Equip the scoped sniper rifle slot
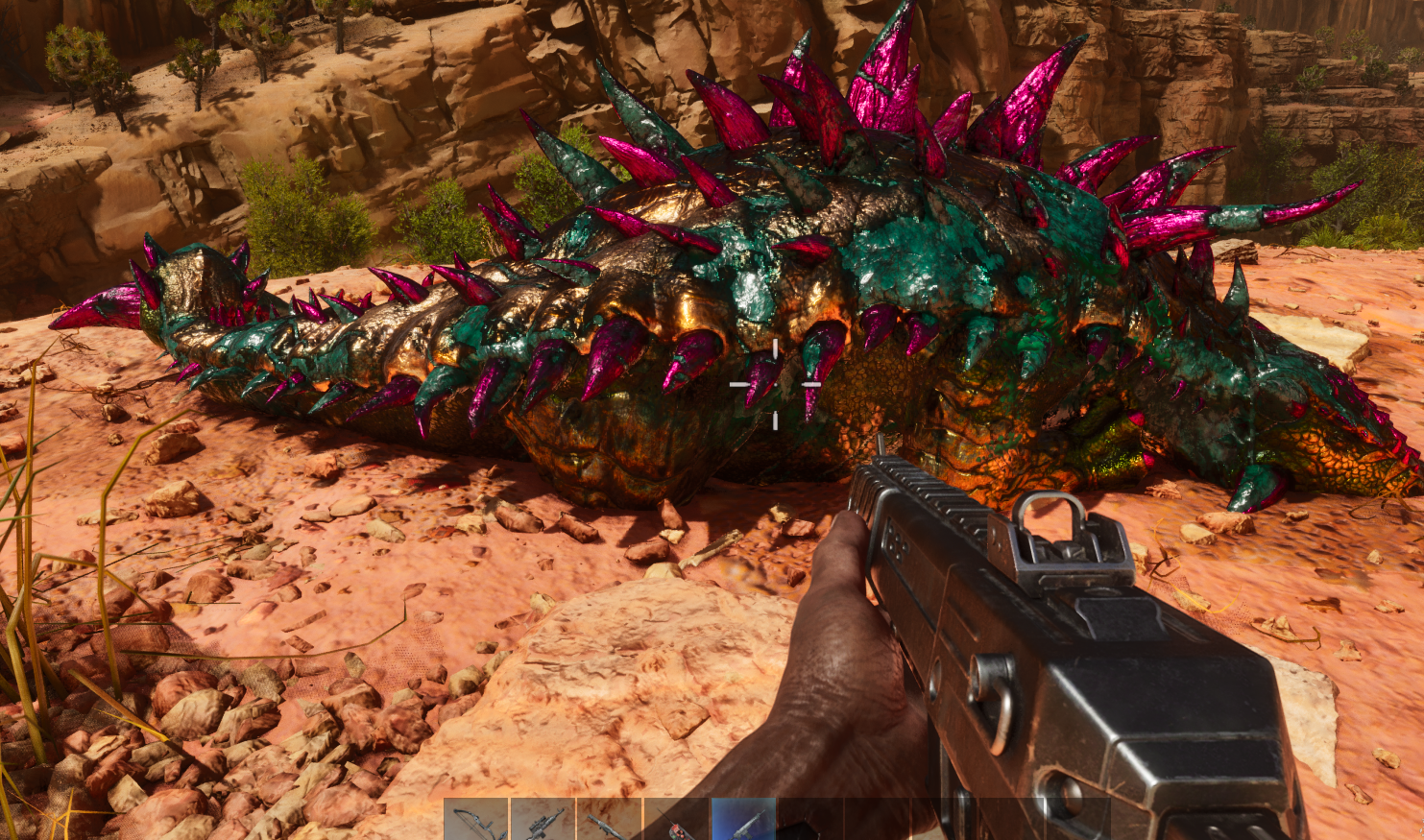Viewport: 1424px width, 840px height. pos(543,821)
